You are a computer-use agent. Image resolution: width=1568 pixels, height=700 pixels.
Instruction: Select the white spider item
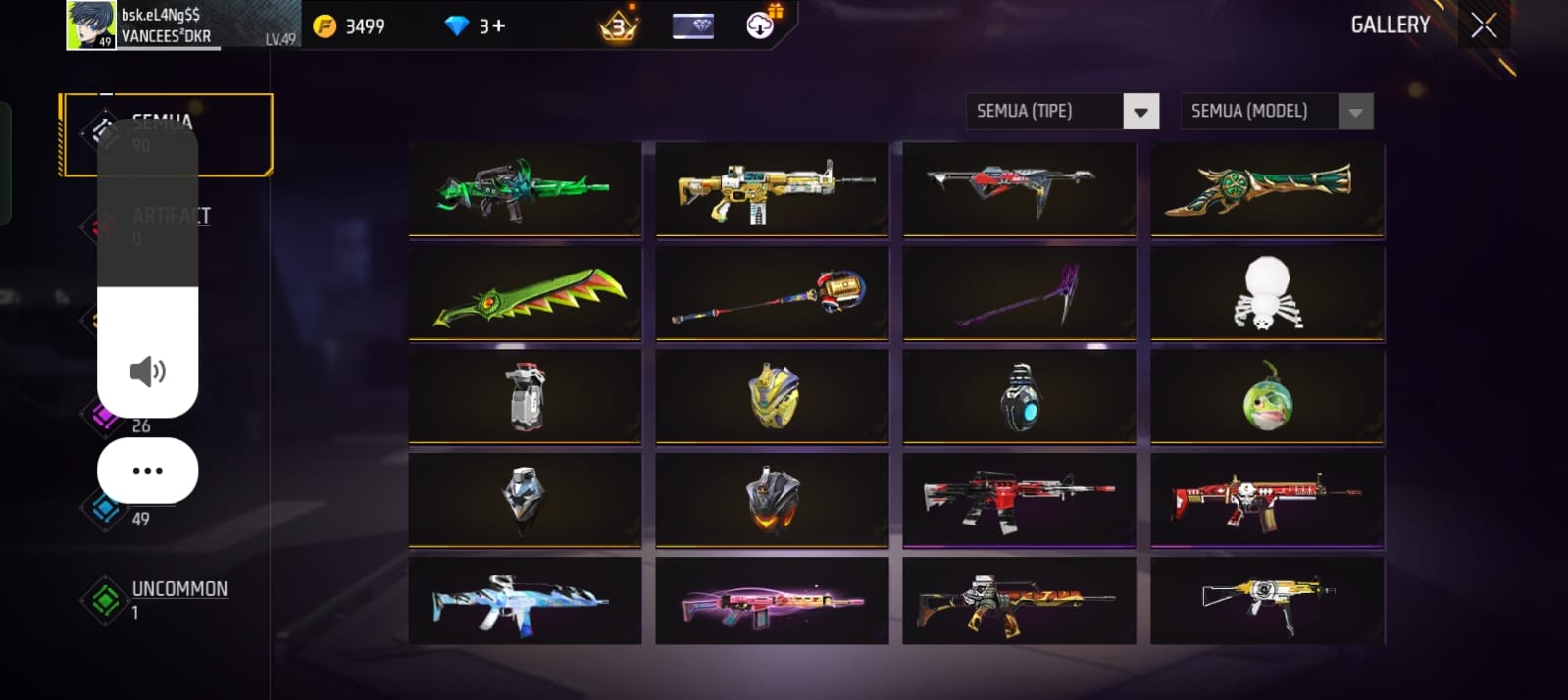[x=1267, y=293]
